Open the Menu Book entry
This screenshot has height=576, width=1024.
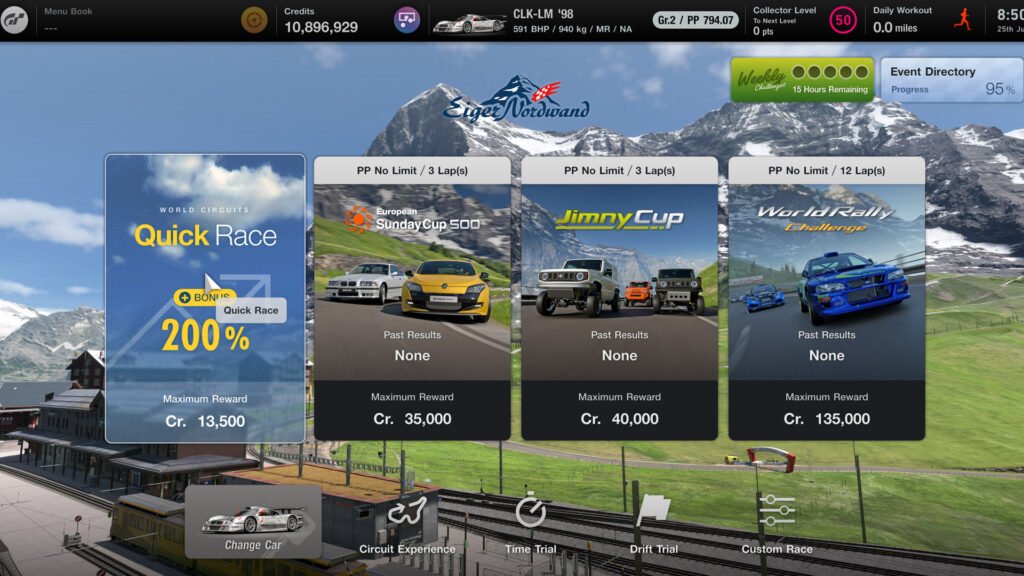[x=68, y=19]
